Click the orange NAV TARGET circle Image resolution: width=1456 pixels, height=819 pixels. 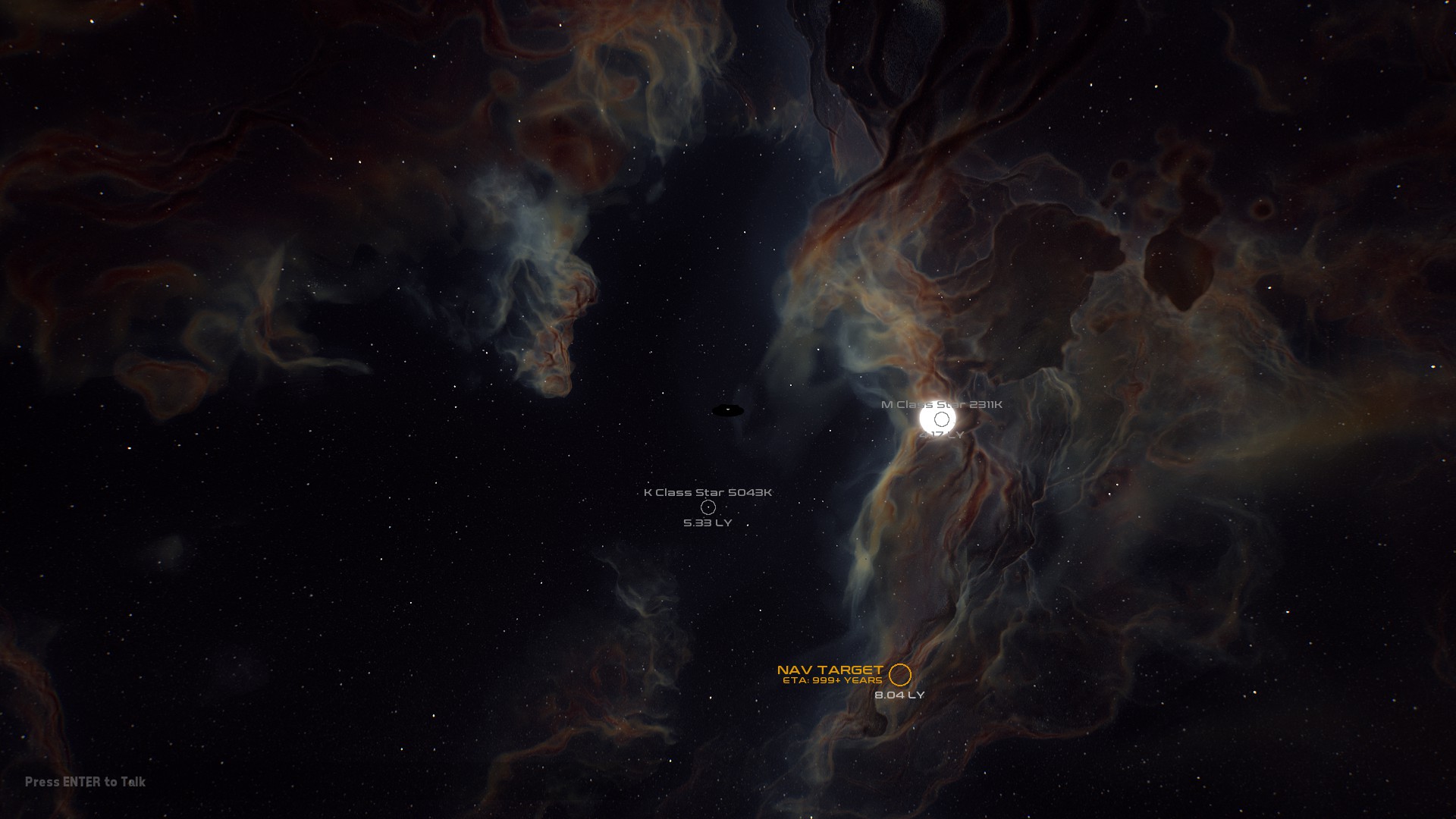click(899, 674)
